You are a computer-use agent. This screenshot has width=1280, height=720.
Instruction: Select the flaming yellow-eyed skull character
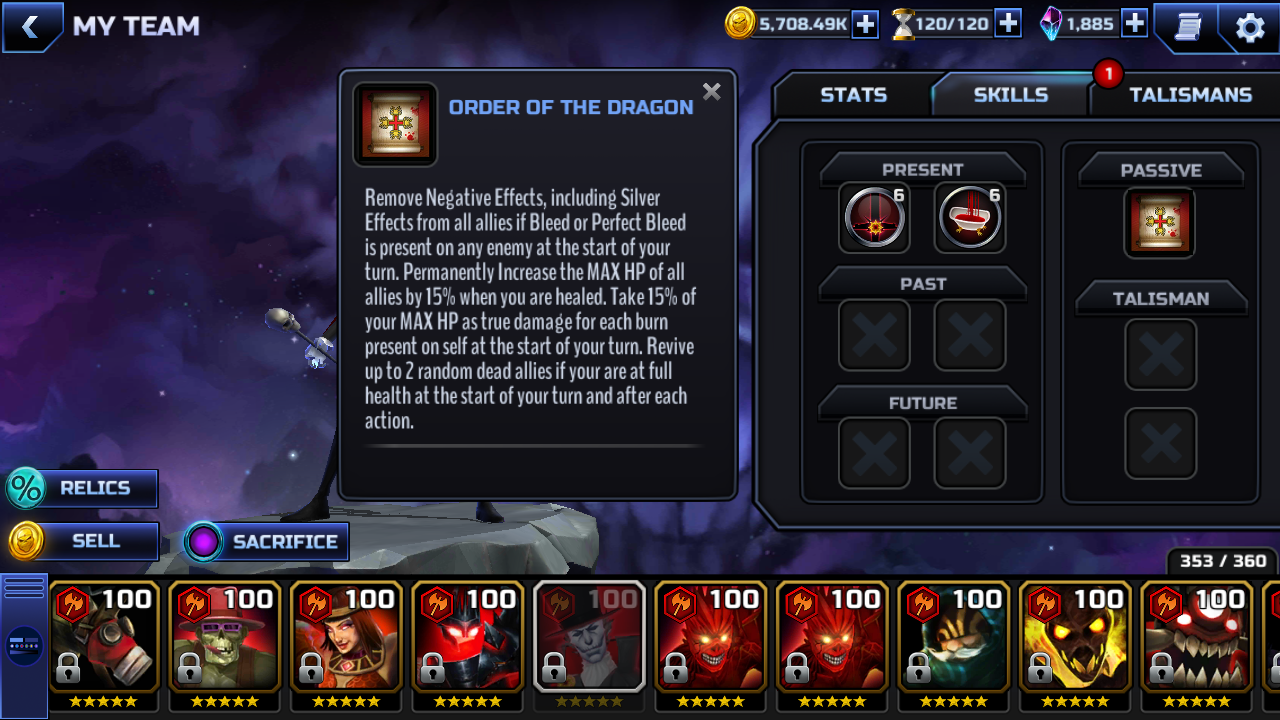(1075, 640)
